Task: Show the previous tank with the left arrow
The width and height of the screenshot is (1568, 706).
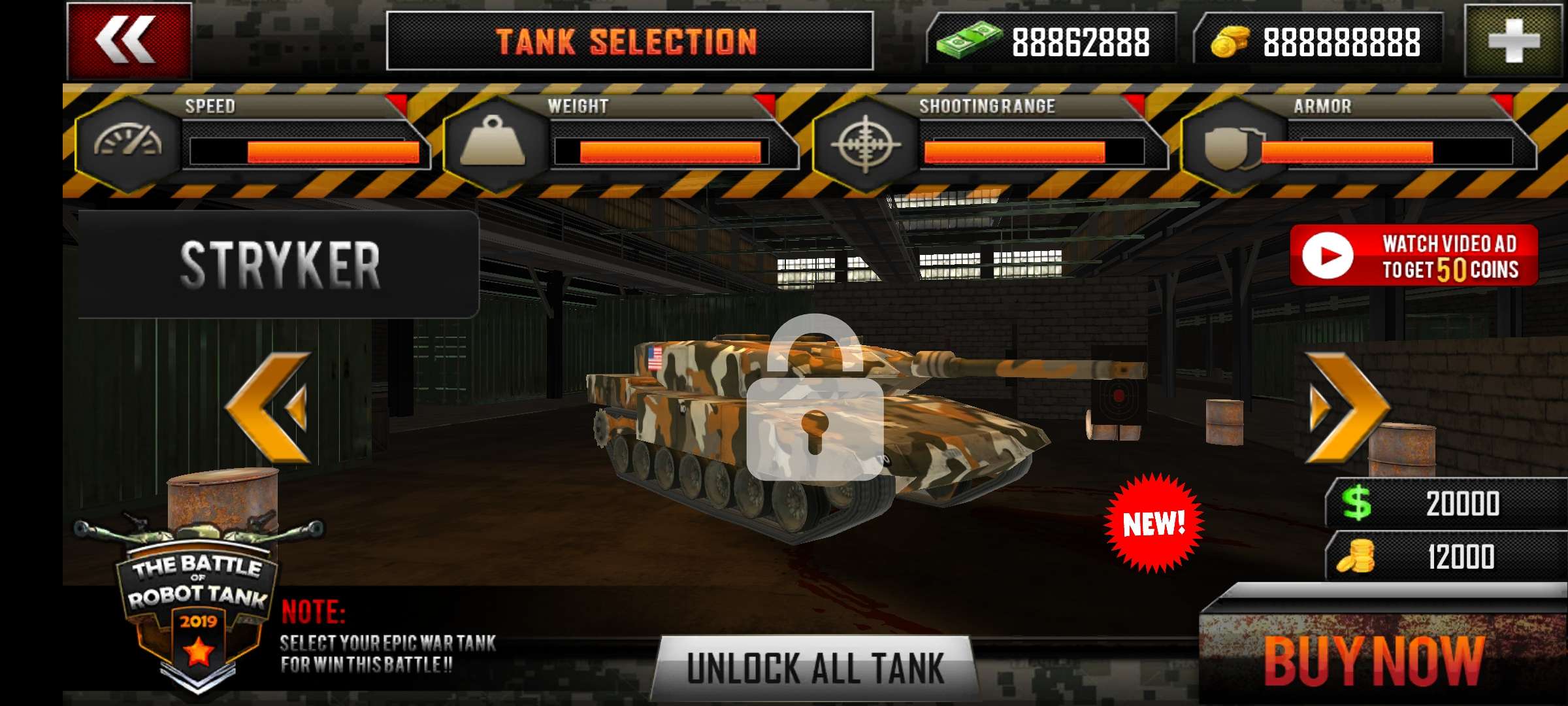Action: 269,407
